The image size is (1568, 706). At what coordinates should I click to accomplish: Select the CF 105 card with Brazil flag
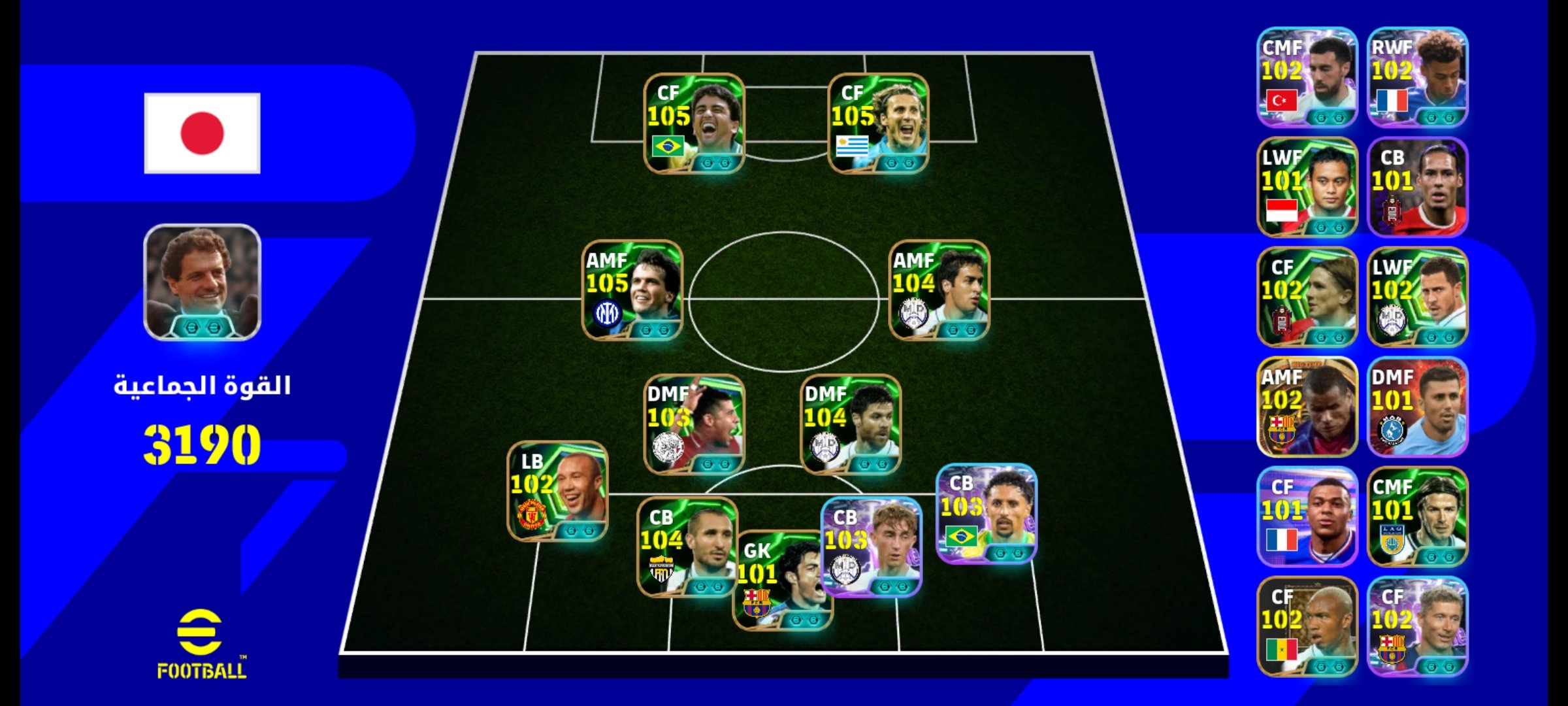tap(694, 124)
